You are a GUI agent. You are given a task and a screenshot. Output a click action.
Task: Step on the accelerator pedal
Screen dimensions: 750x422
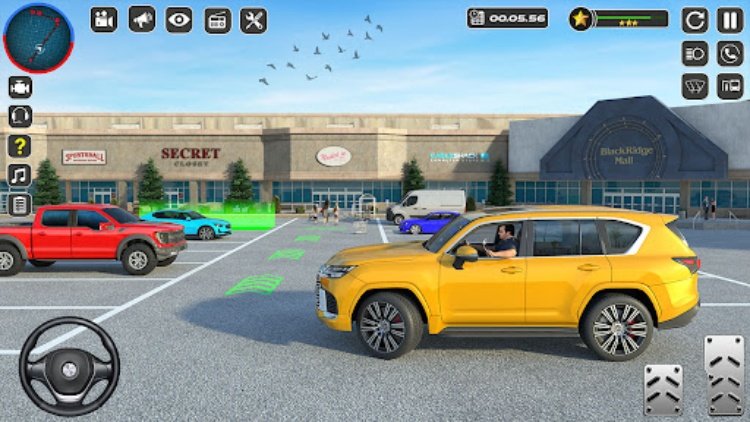coord(724,373)
